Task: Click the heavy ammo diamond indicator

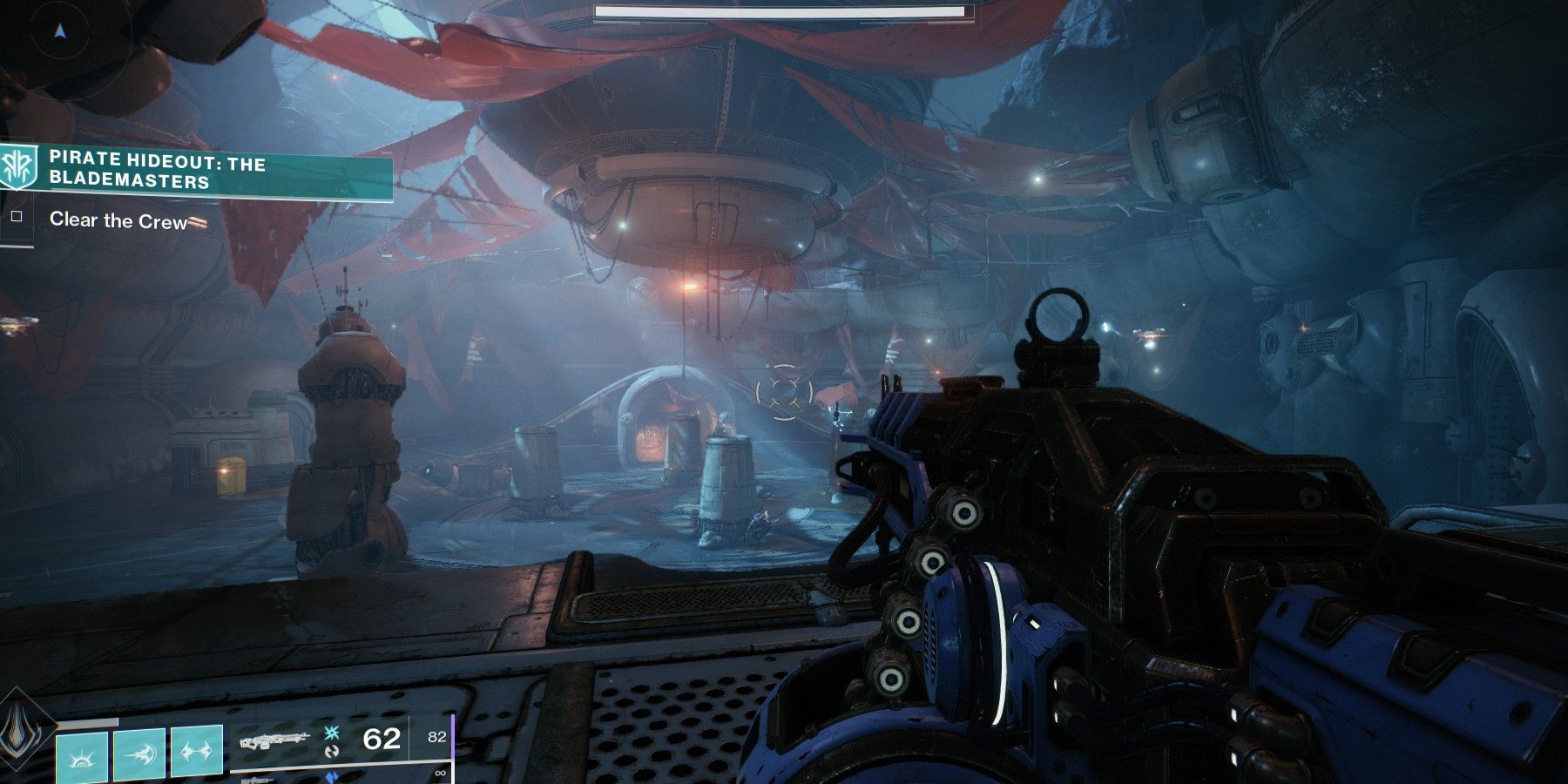Action: [333, 777]
